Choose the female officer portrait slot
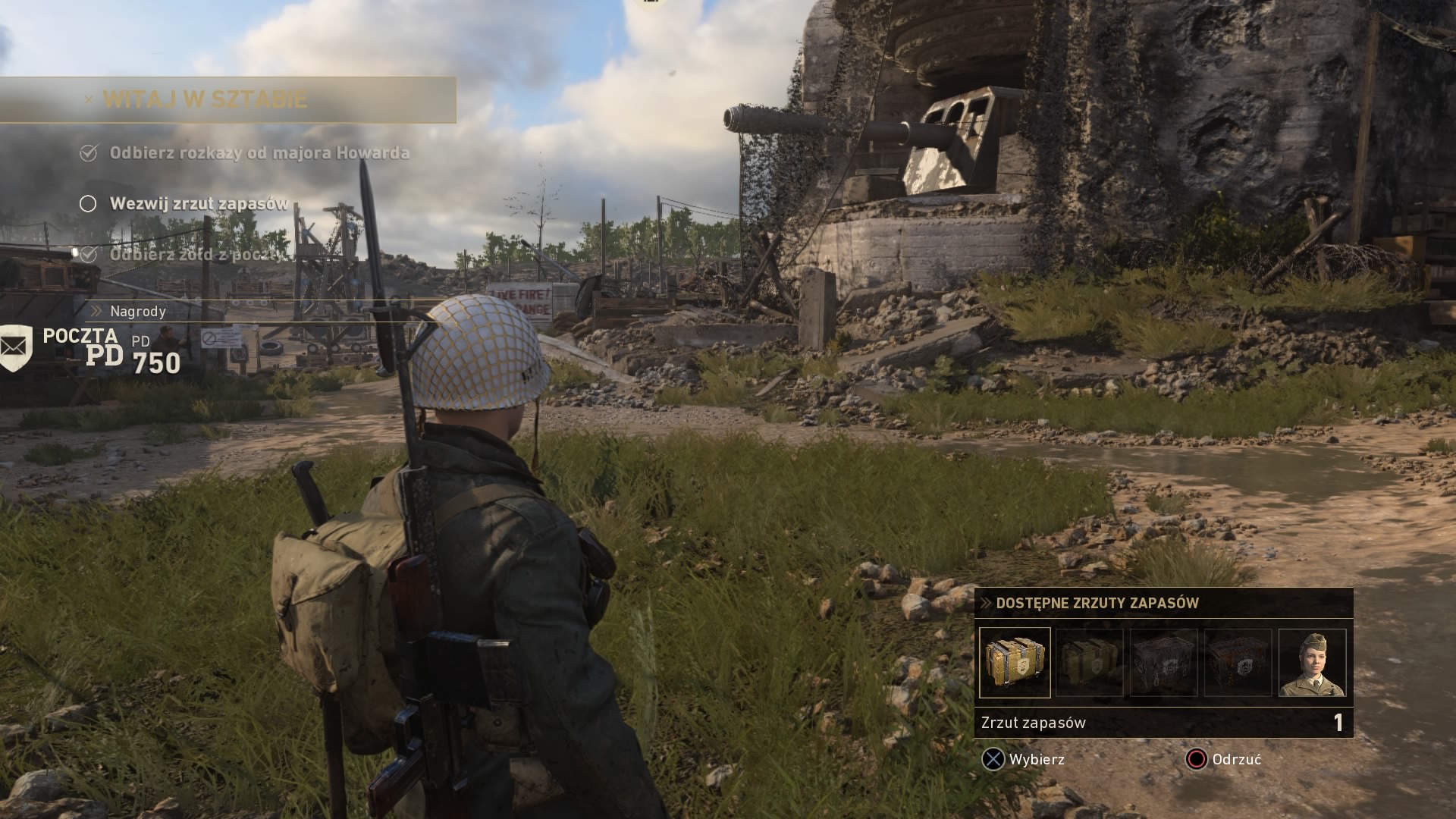This screenshot has width=1456, height=819. (1312, 662)
